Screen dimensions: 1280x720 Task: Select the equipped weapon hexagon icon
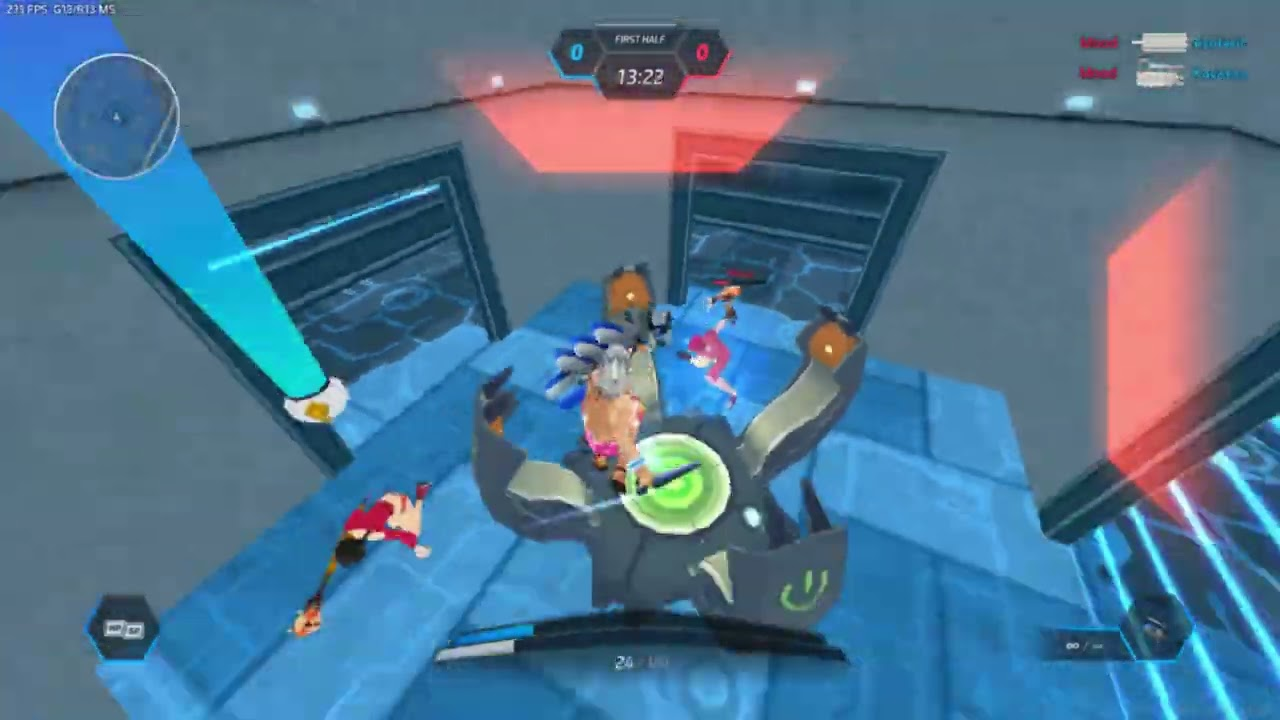(x=1157, y=628)
